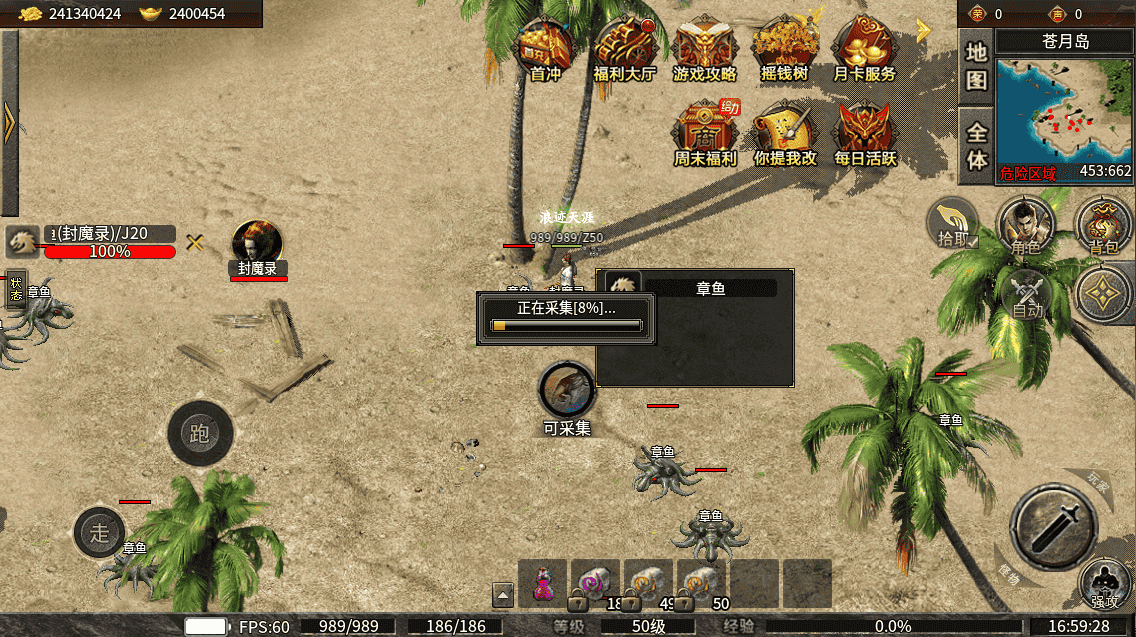Activate the 强攻 forced attack button
1136x637 pixels.
1105,584
